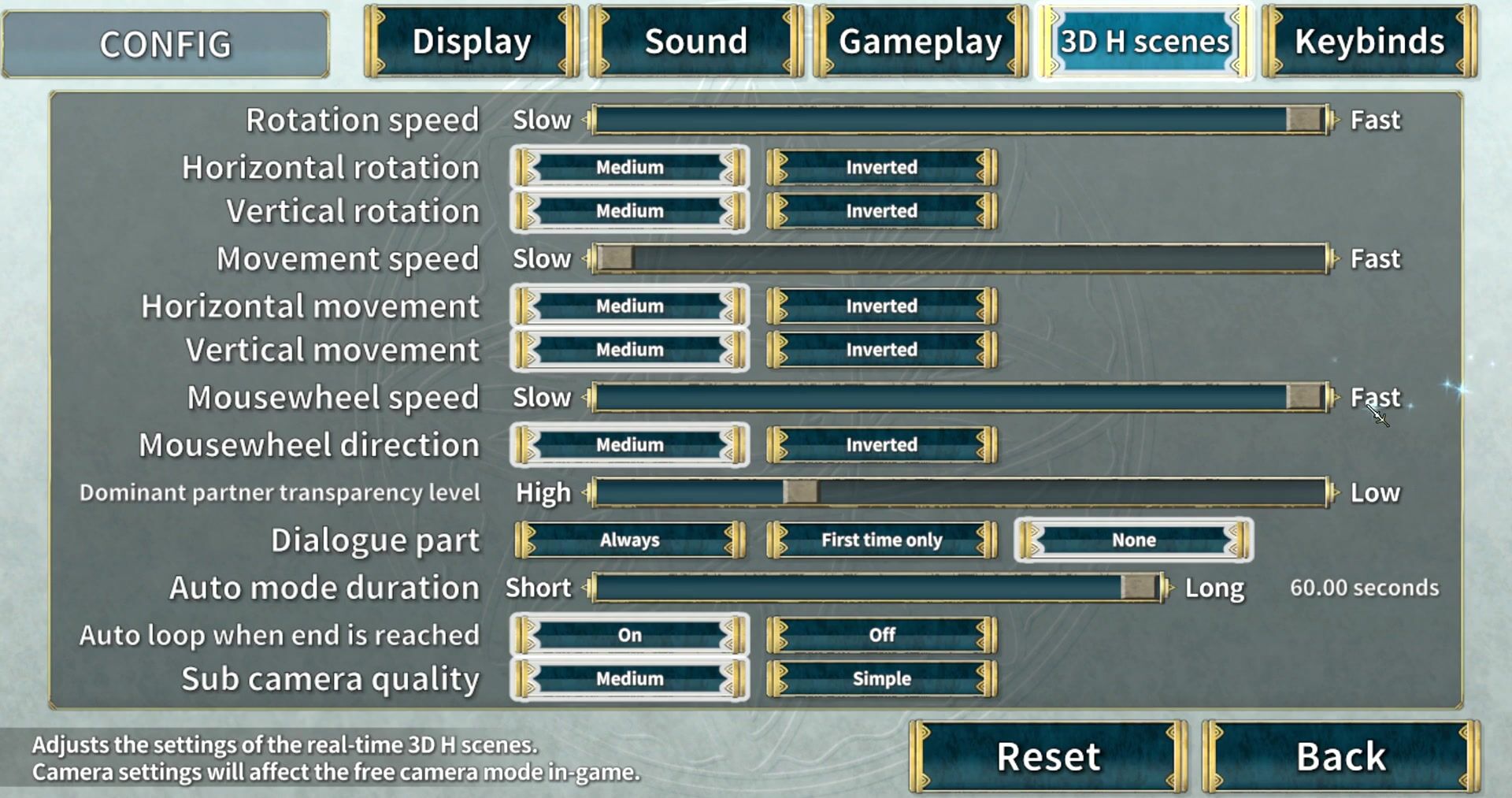This screenshot has width=1512, height=798.
Task: Click the Rotation speed slider
Action: [959, 120]
